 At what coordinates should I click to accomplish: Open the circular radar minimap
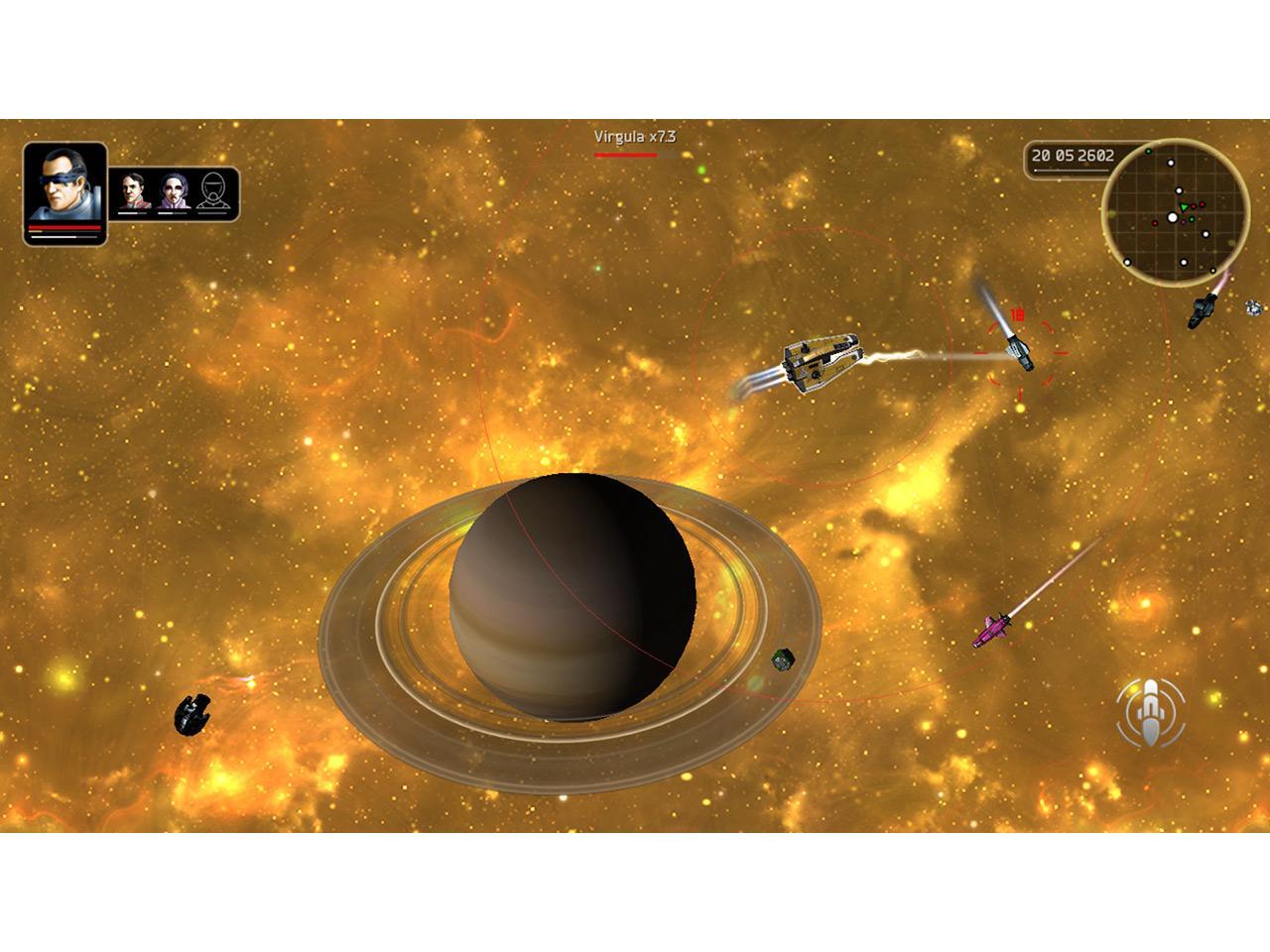pyautogui.click(x=1175, y=212)
